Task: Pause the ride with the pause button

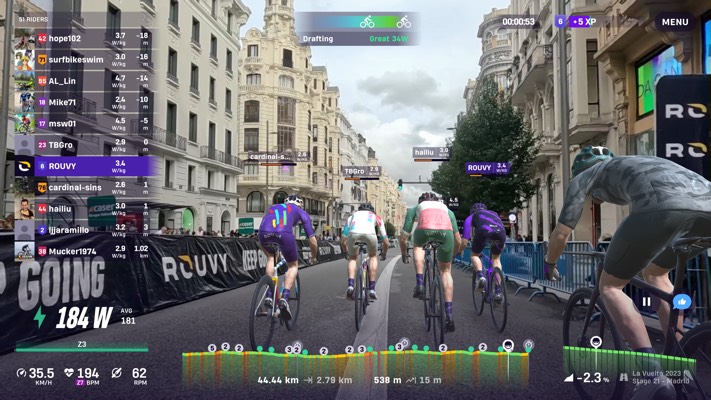Action: [646, 301]
